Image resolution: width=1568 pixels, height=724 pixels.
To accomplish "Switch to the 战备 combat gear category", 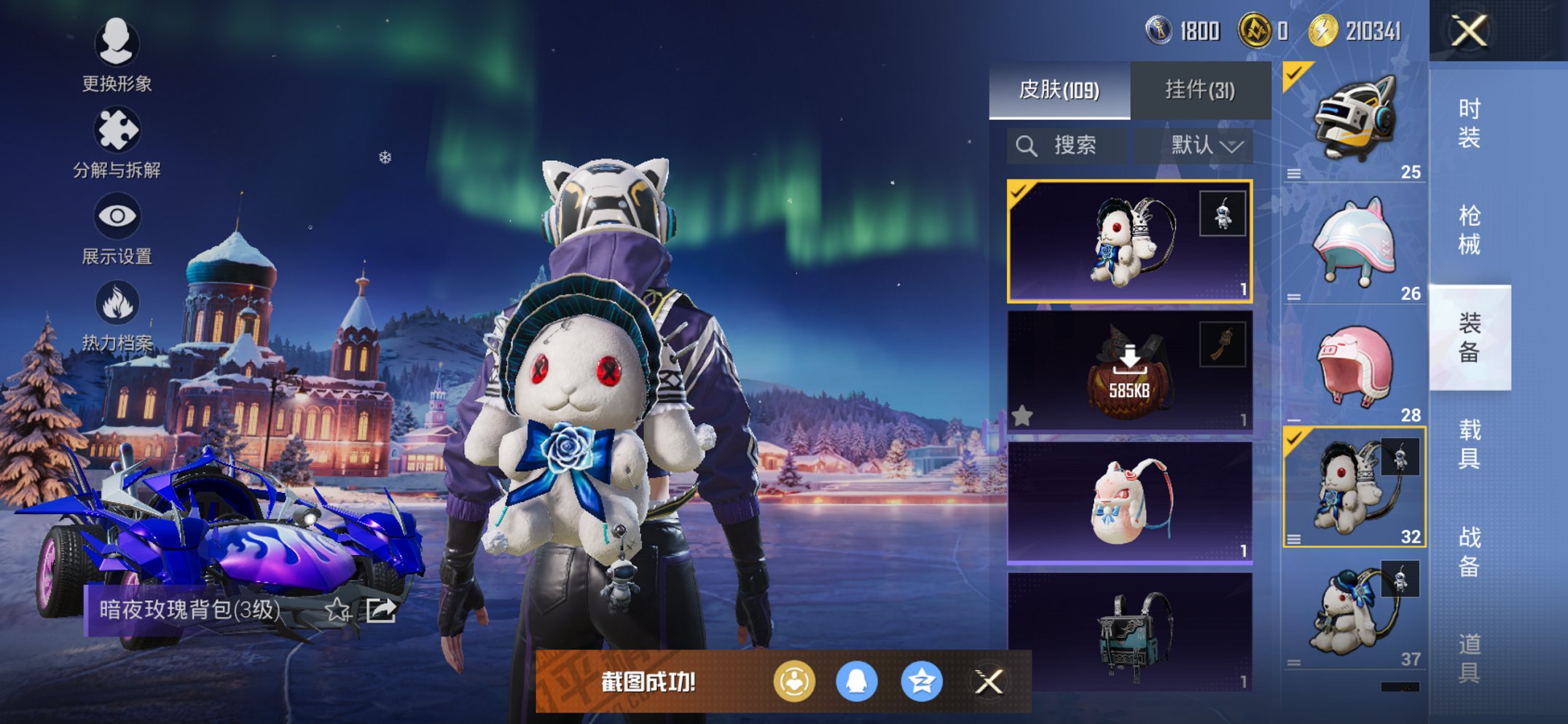I will (1469, 551).
